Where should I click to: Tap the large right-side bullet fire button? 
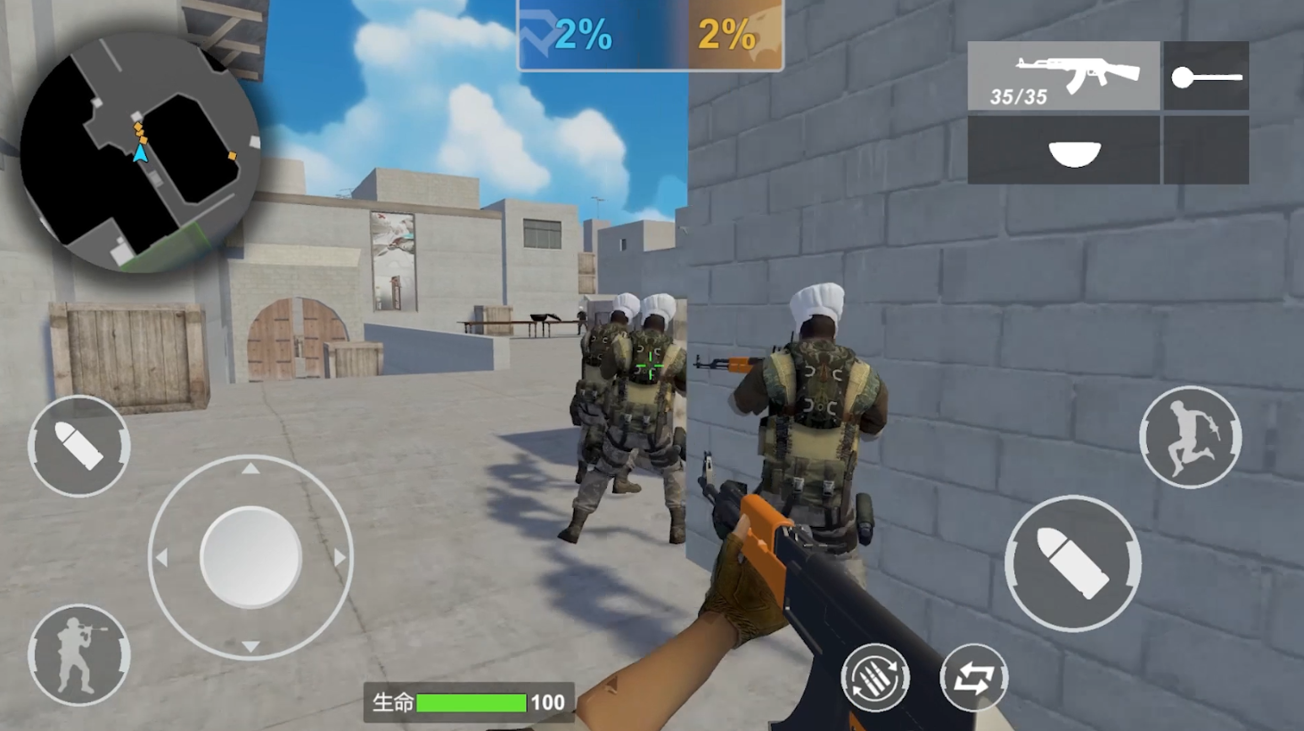[x=1072, y=563]
